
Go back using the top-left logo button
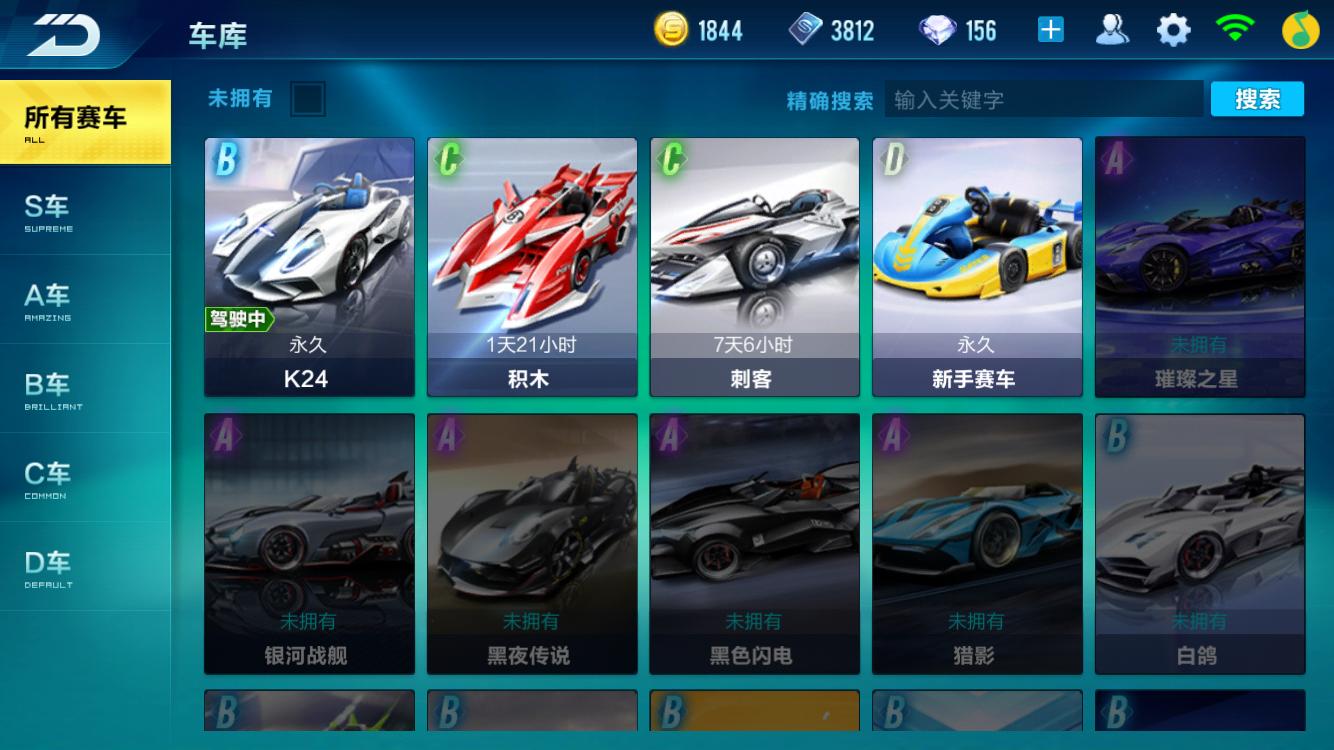pos(64,36)
